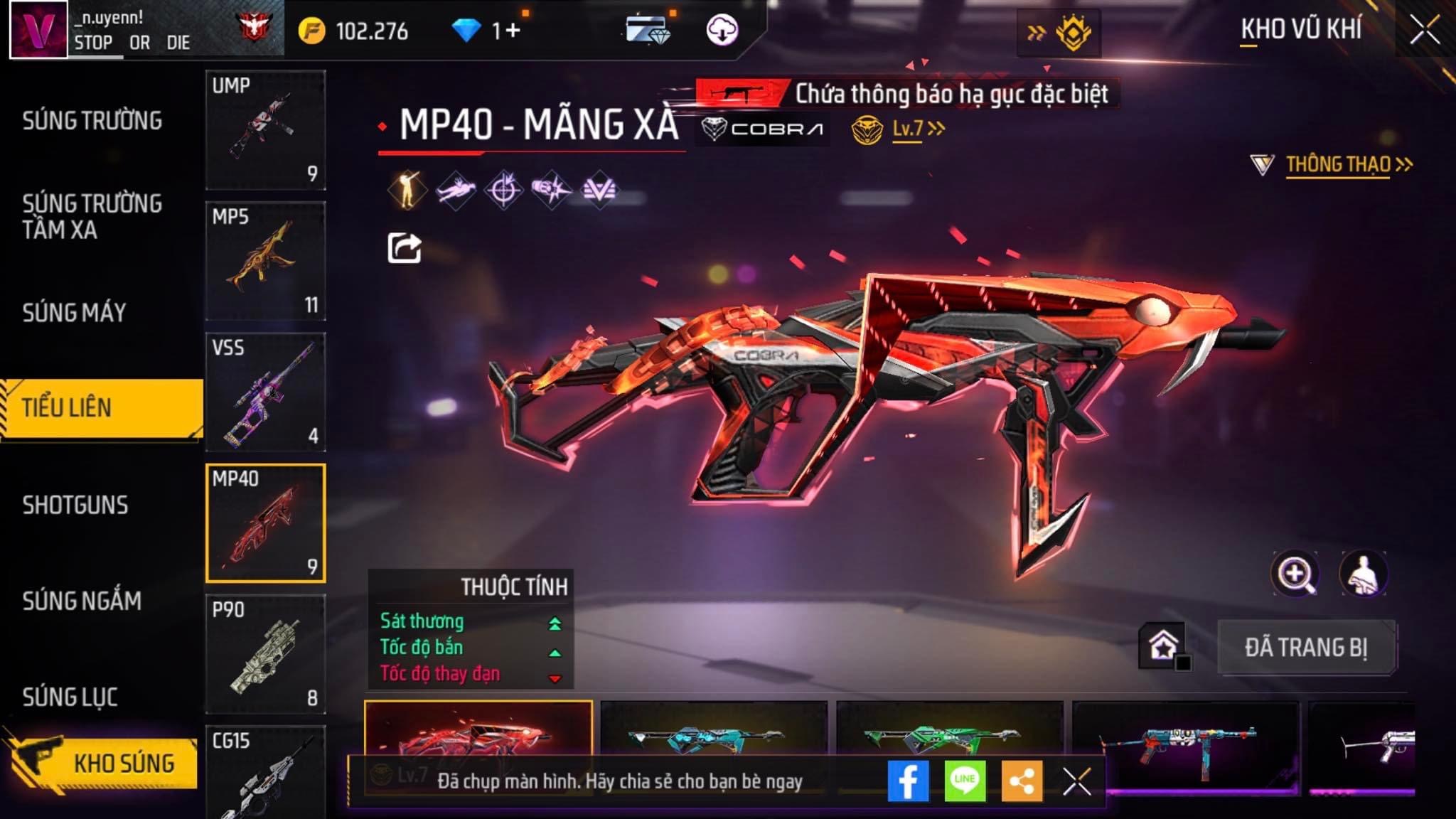This screenshot has height=819, width=1456.
Task: Switch to the Súng Trường category
Action: (x=92, y=121)
